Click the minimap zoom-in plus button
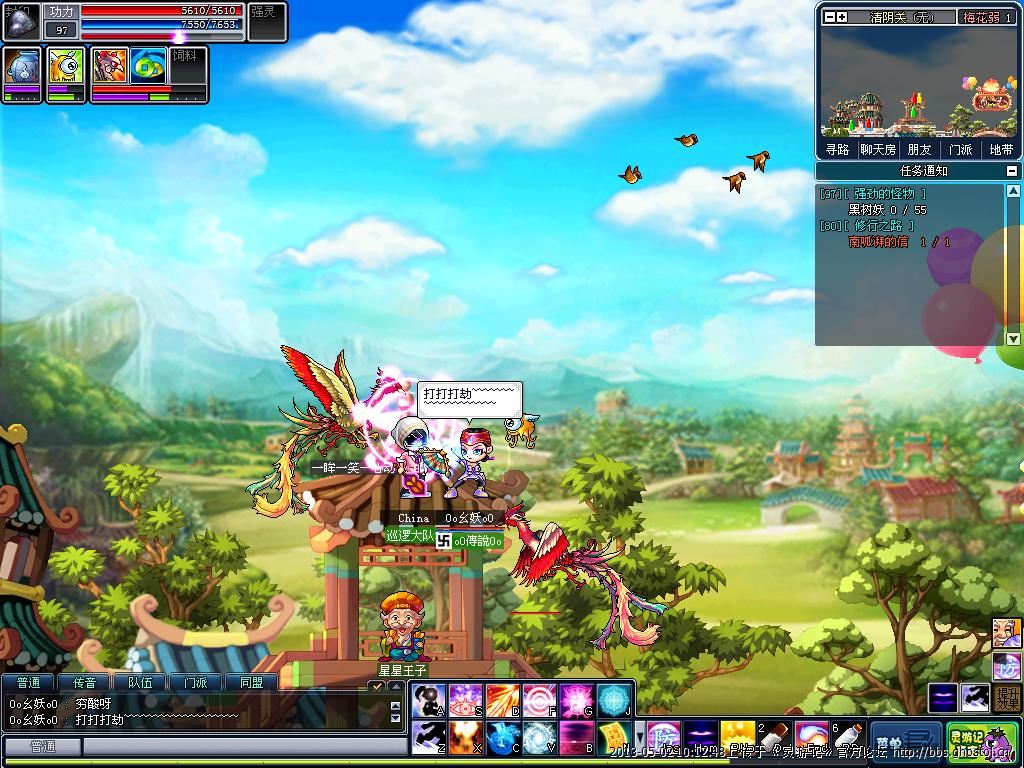1024x768 pixels. 842,17
